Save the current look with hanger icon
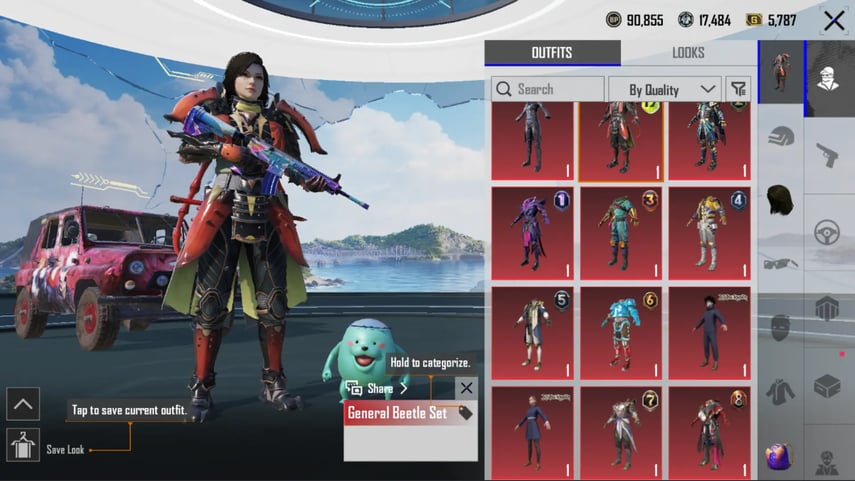855x481 pixels. [22, 444]
